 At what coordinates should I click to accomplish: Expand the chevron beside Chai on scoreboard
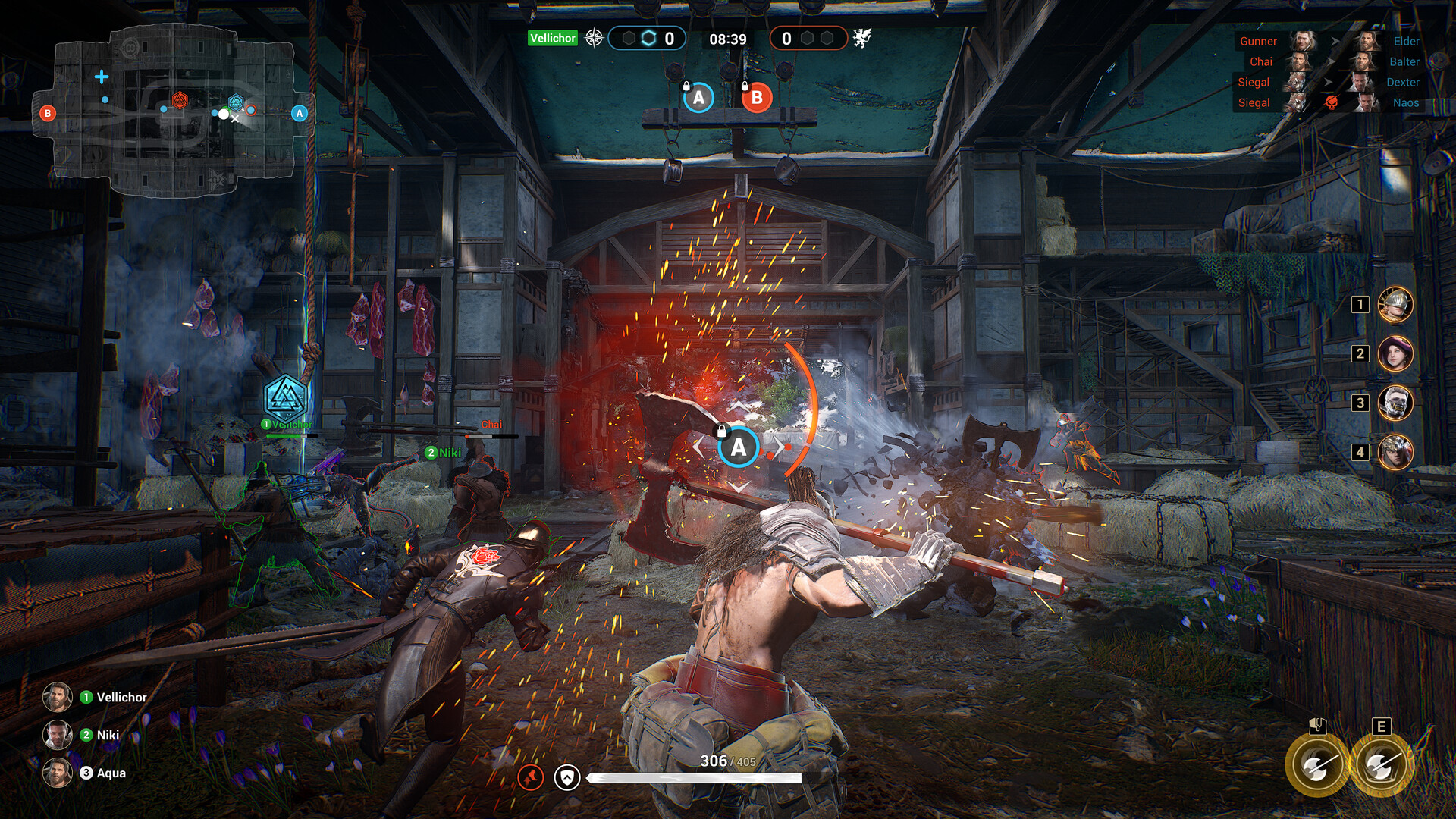coord(1333,61)
